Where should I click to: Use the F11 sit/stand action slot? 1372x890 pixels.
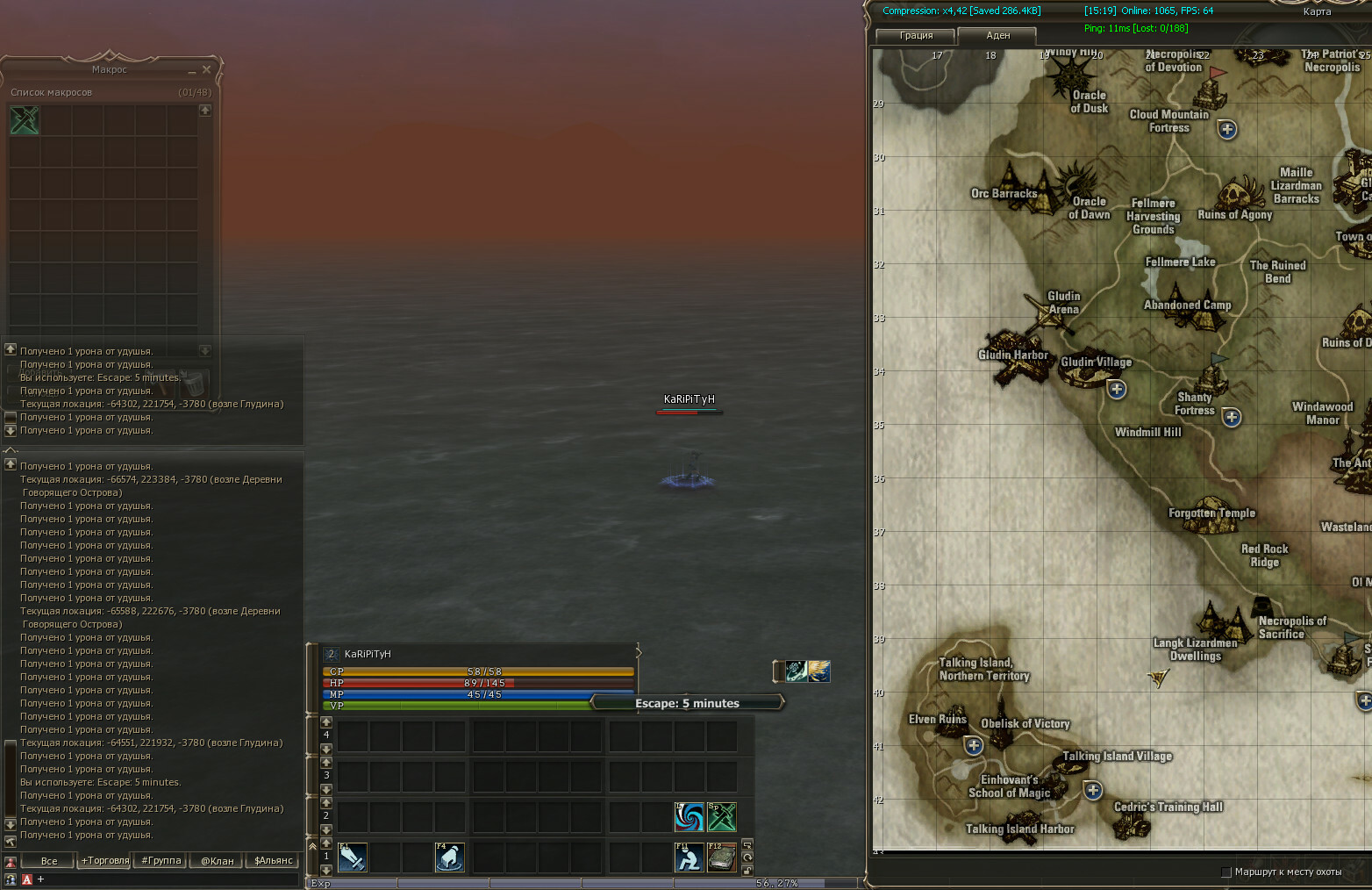coord(689,858)
